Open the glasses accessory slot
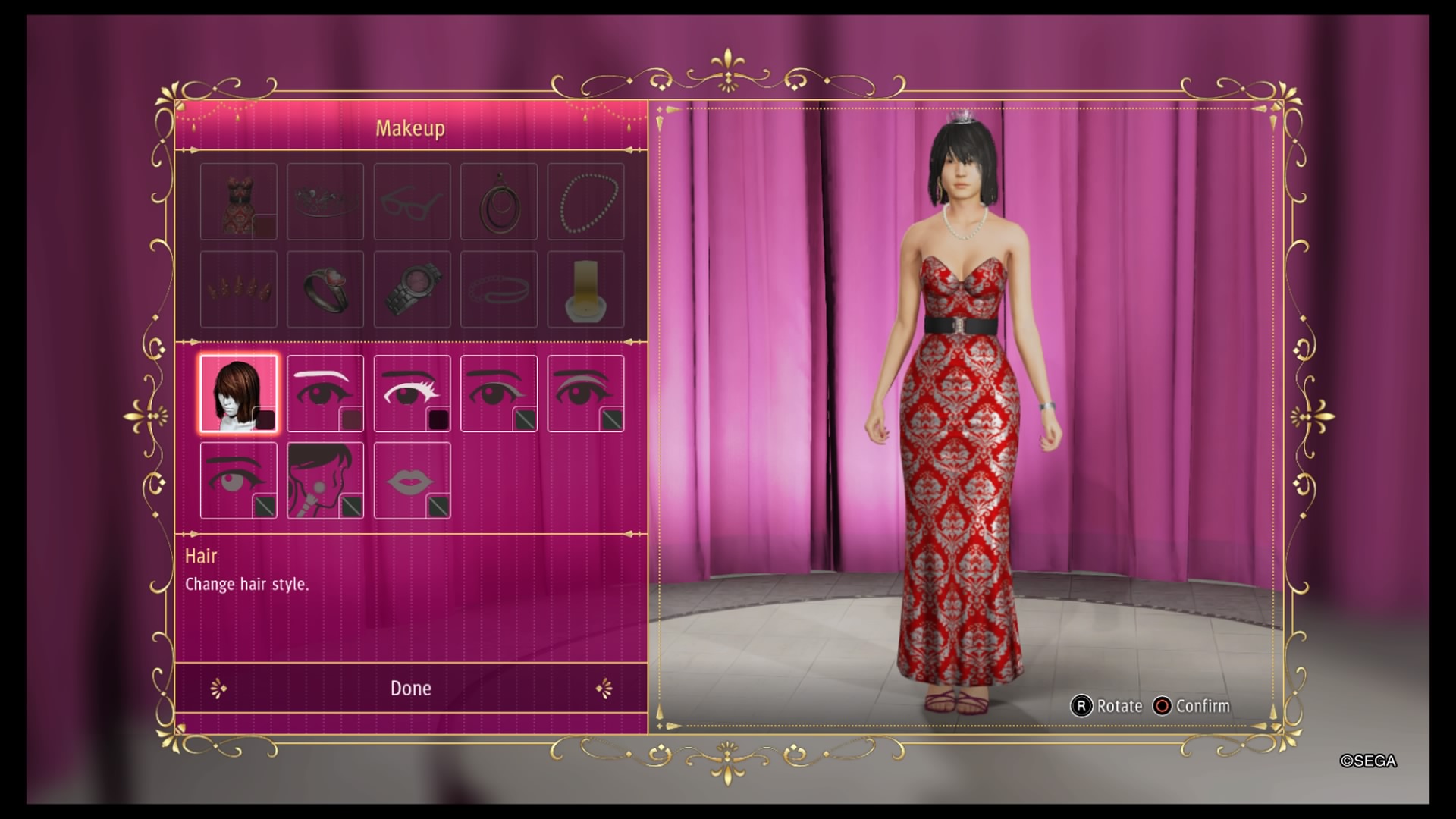1456x819 pixels. [412, 202]
